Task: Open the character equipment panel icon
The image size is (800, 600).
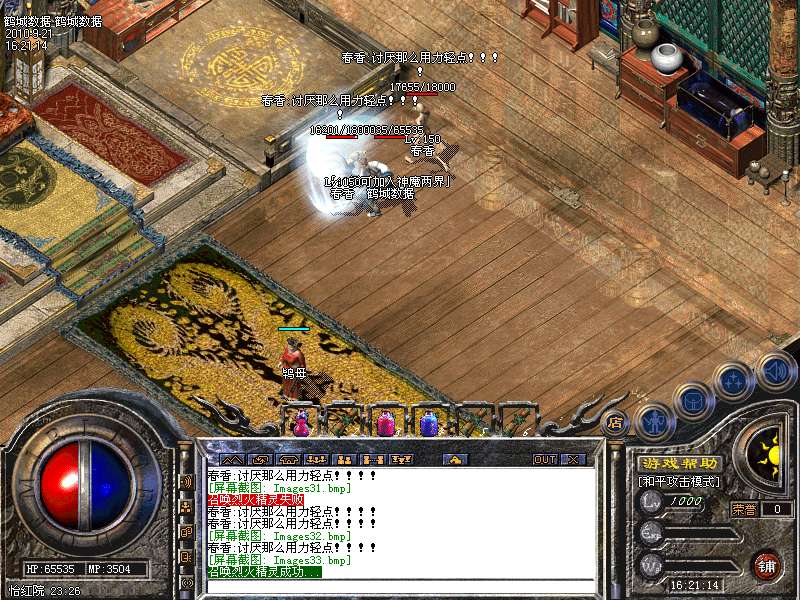Action: pyautogui.click(x=654, y=420)
